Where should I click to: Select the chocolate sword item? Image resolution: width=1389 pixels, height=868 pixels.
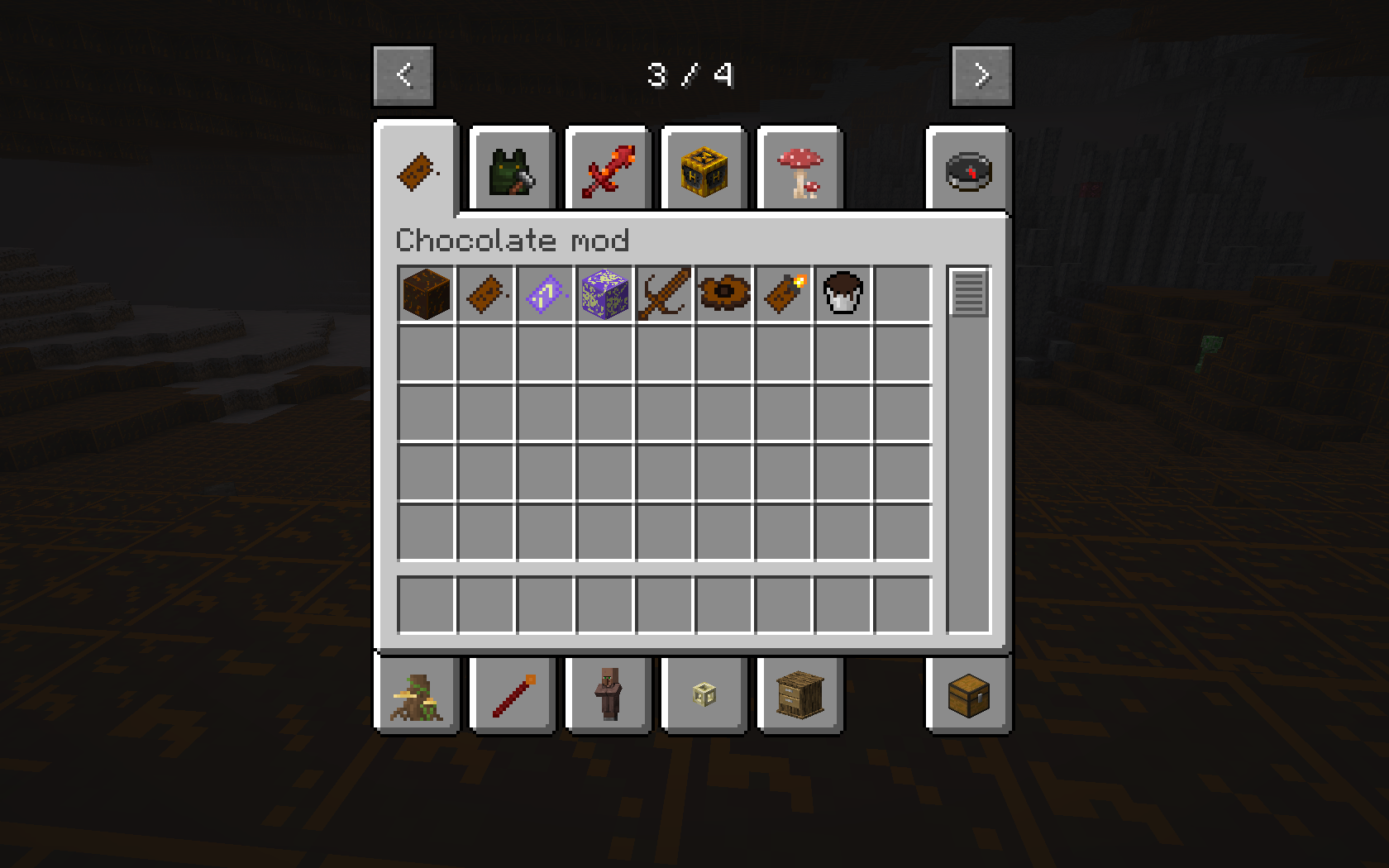664,294
